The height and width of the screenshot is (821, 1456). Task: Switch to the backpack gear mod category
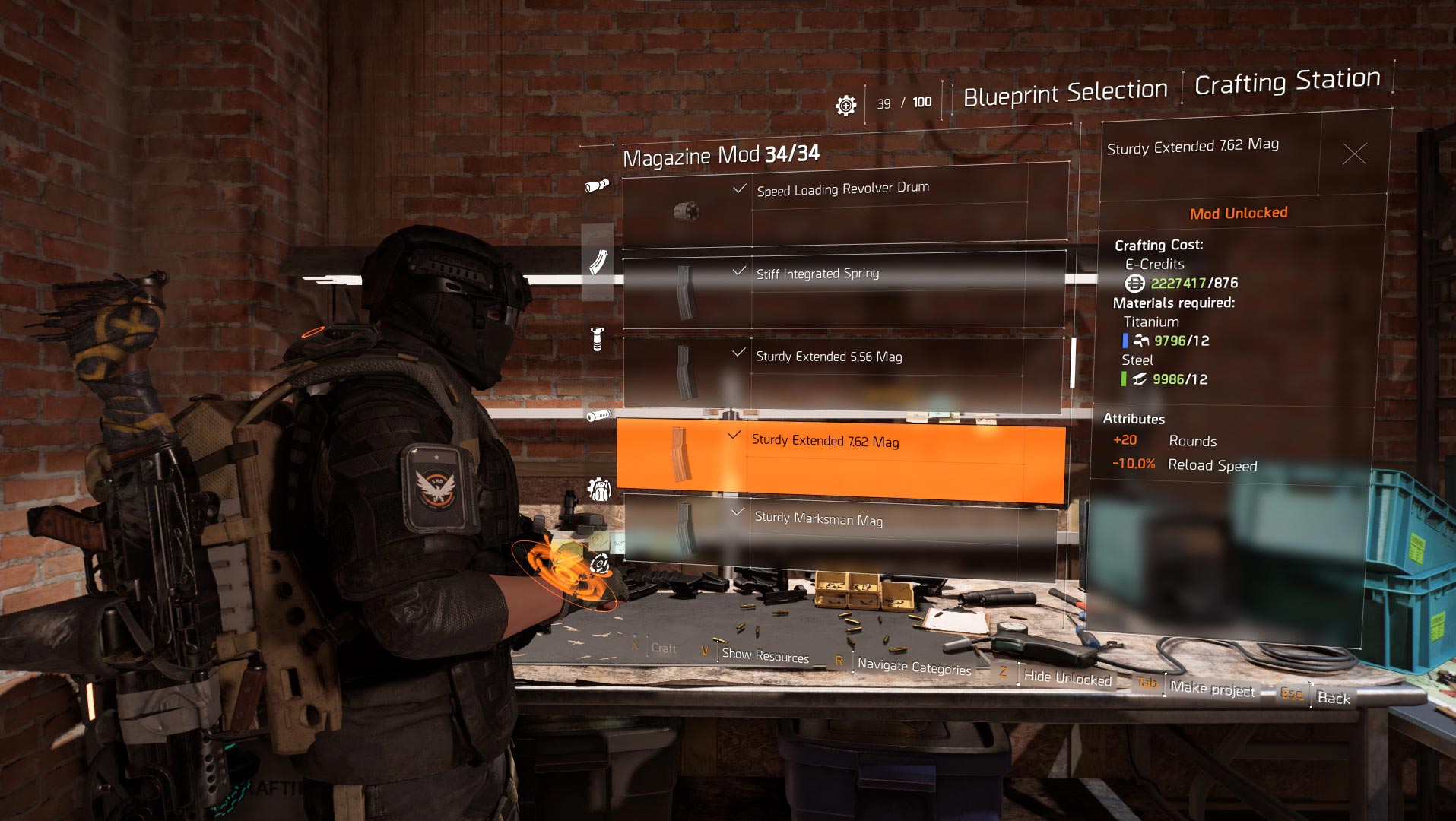coord(599,490)
